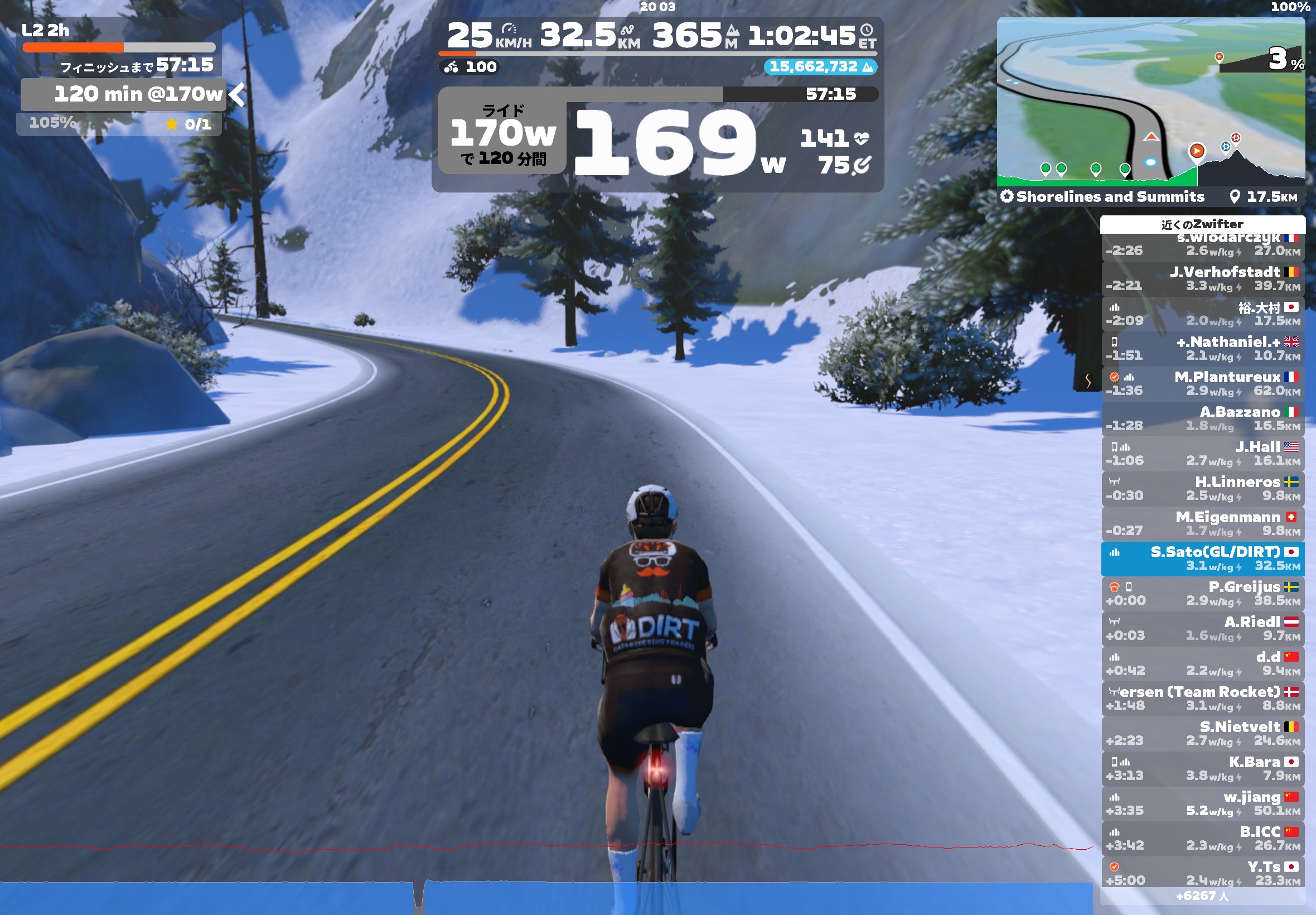Select w.jiang's rider row
1316x915 pixels.
[x=1202, y=803]
